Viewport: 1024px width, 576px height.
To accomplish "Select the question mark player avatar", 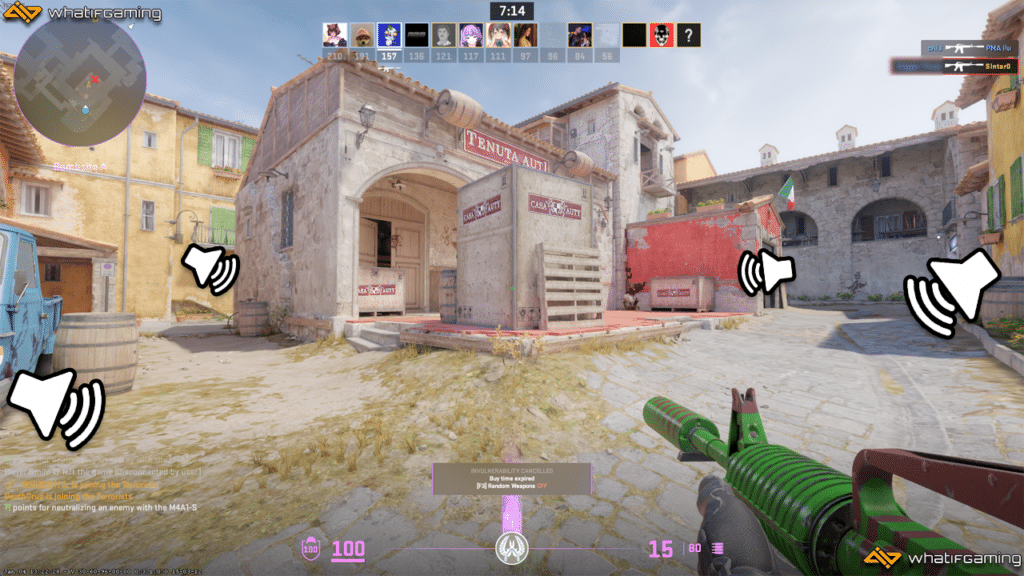I will point(688,36).
